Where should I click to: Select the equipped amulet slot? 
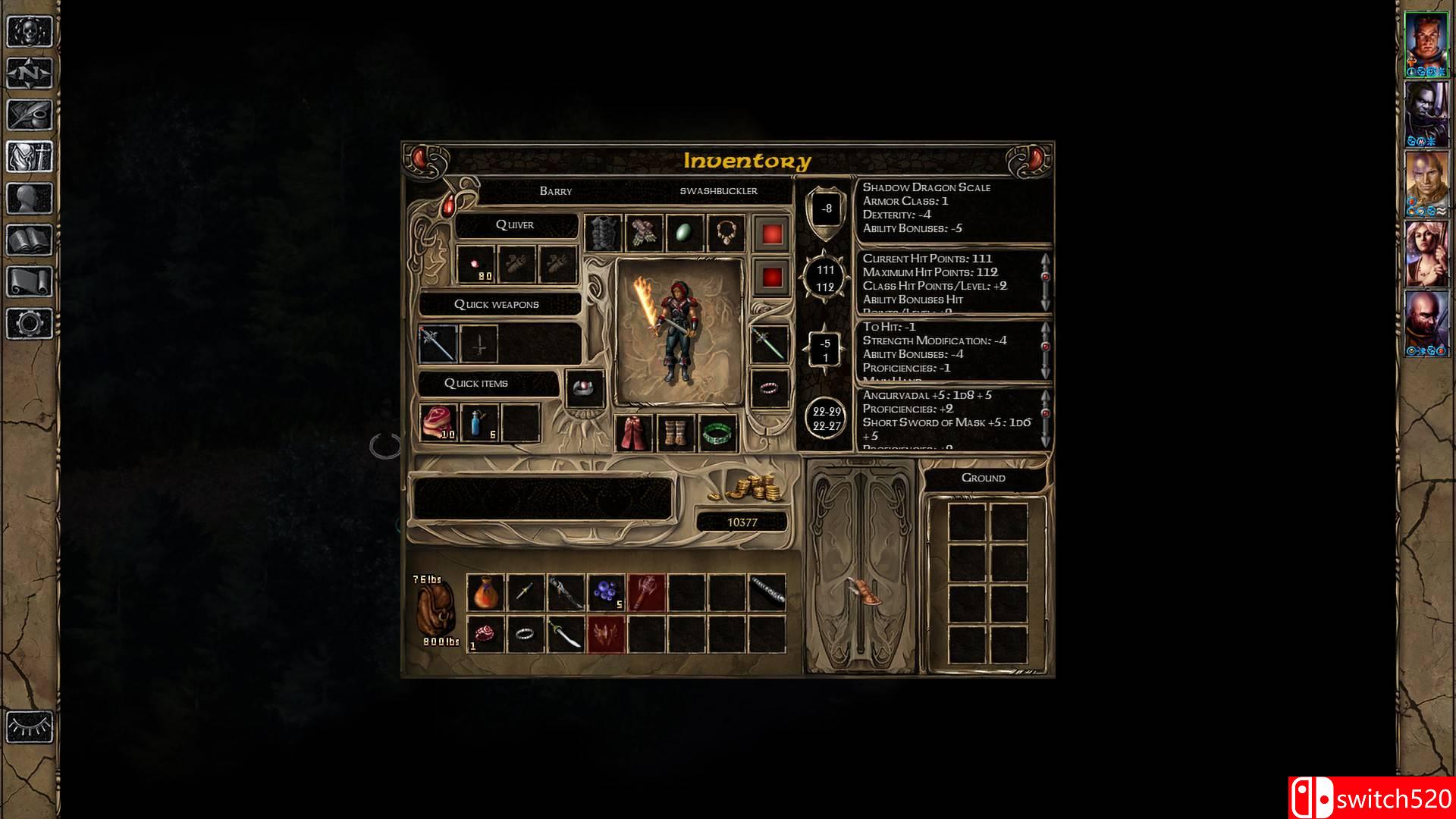(726, 233)
